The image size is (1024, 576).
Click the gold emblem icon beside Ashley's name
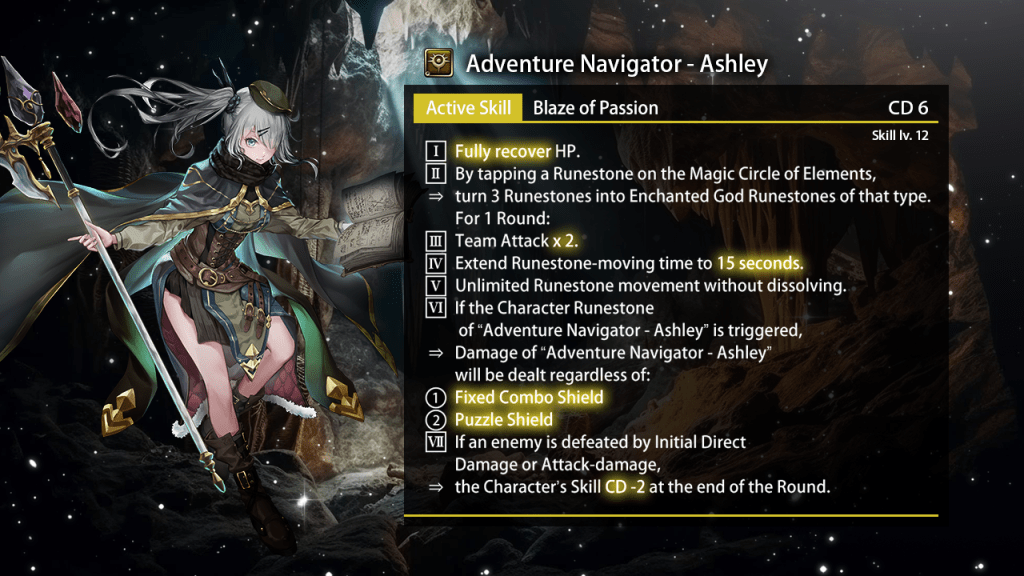(x=436, y=64)
